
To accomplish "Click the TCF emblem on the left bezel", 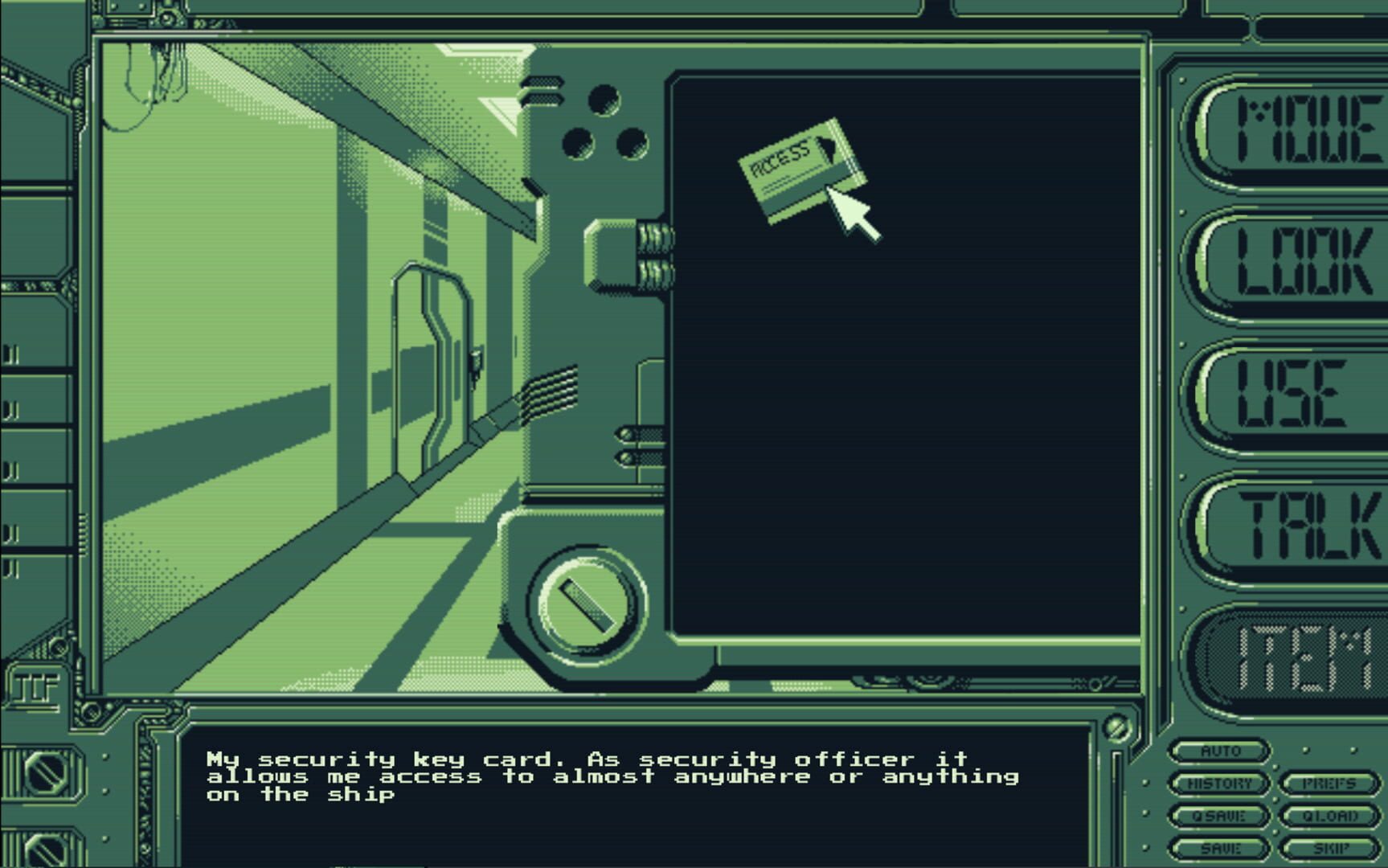I will [x=36, y=687].
